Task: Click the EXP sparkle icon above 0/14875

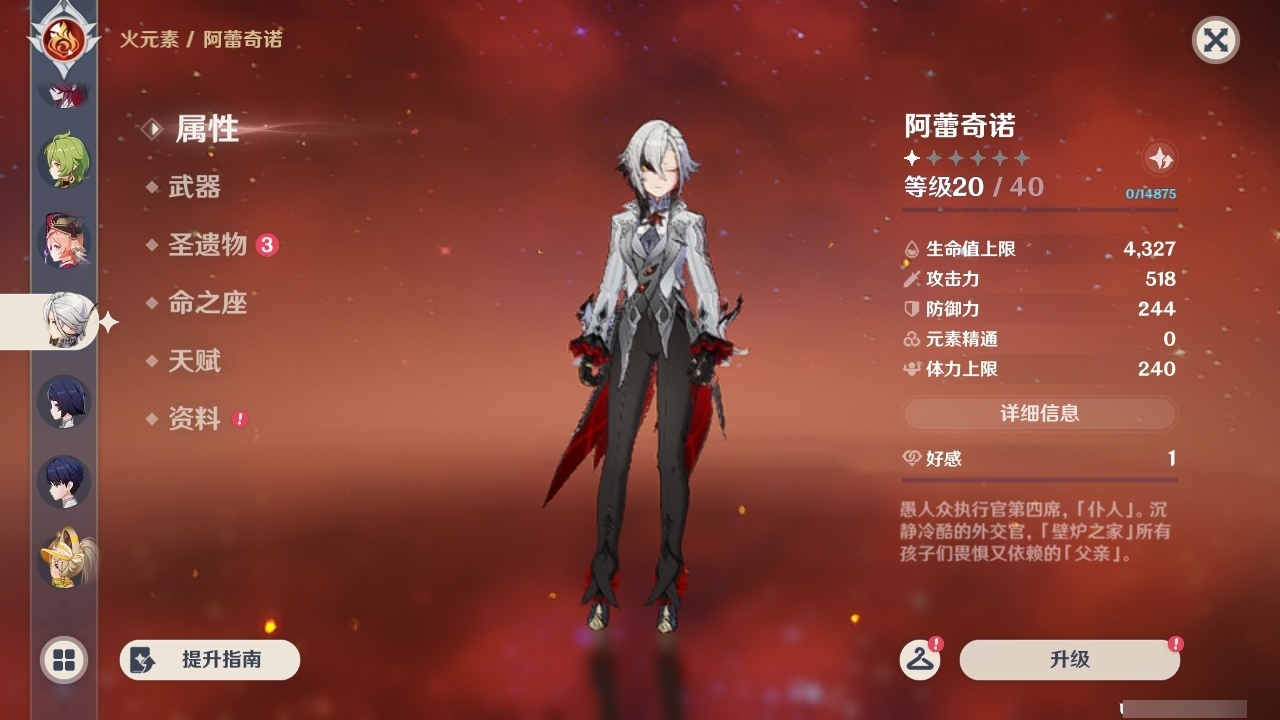Action: (x=1159, y=157)
